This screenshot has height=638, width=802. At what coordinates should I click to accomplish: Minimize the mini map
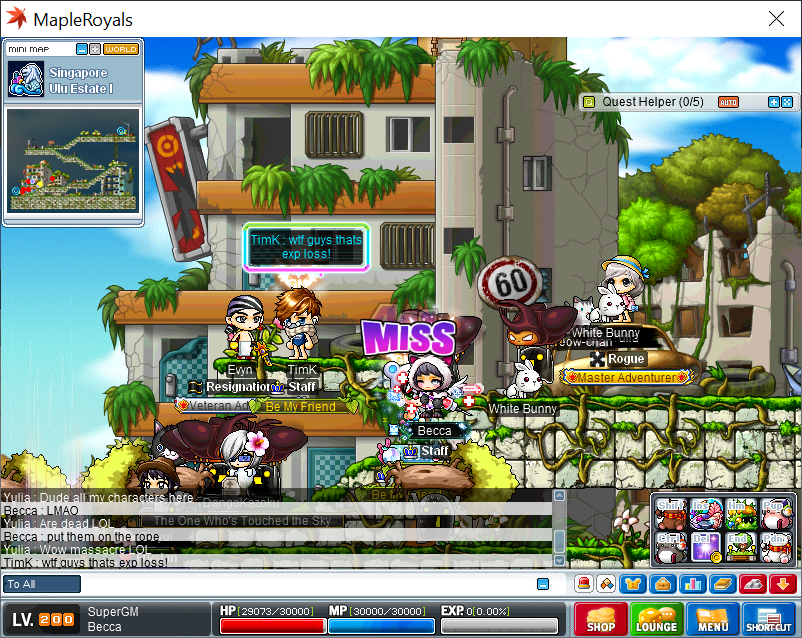pyautogui.click(x=82, y=48)
